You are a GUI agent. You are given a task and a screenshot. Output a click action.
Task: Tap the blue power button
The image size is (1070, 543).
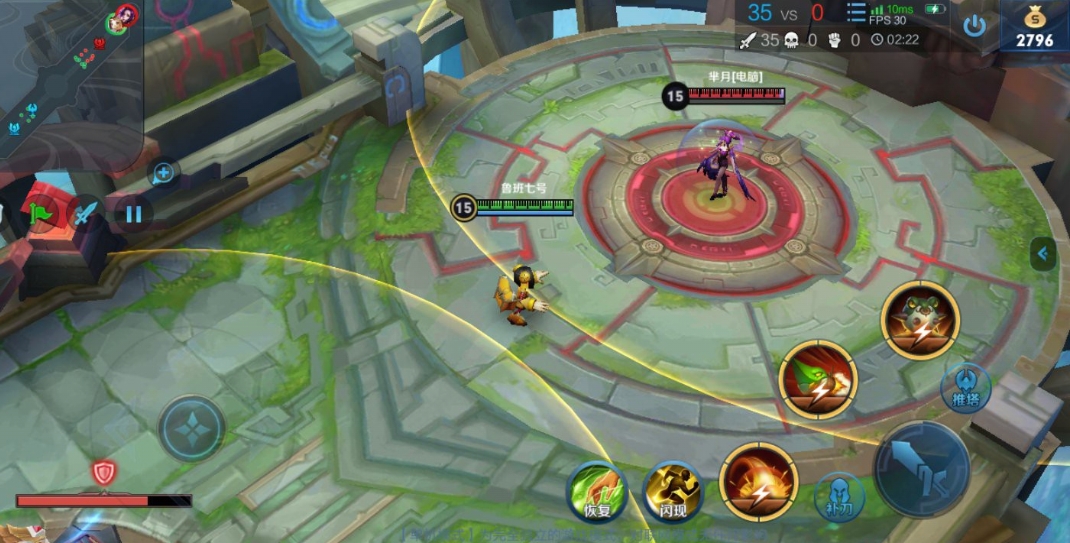(974, 26)
